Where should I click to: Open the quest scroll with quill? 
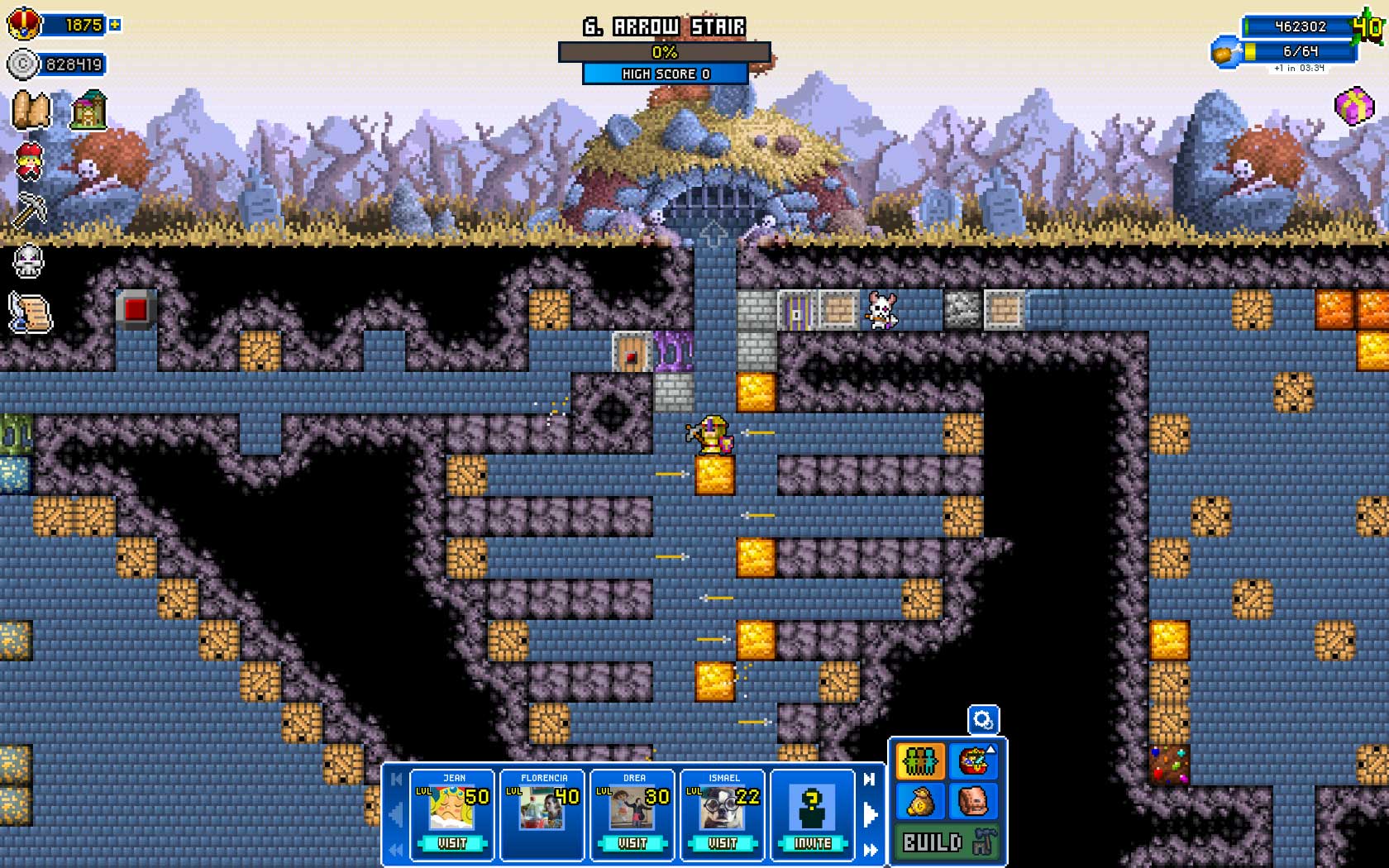[31, 313]
